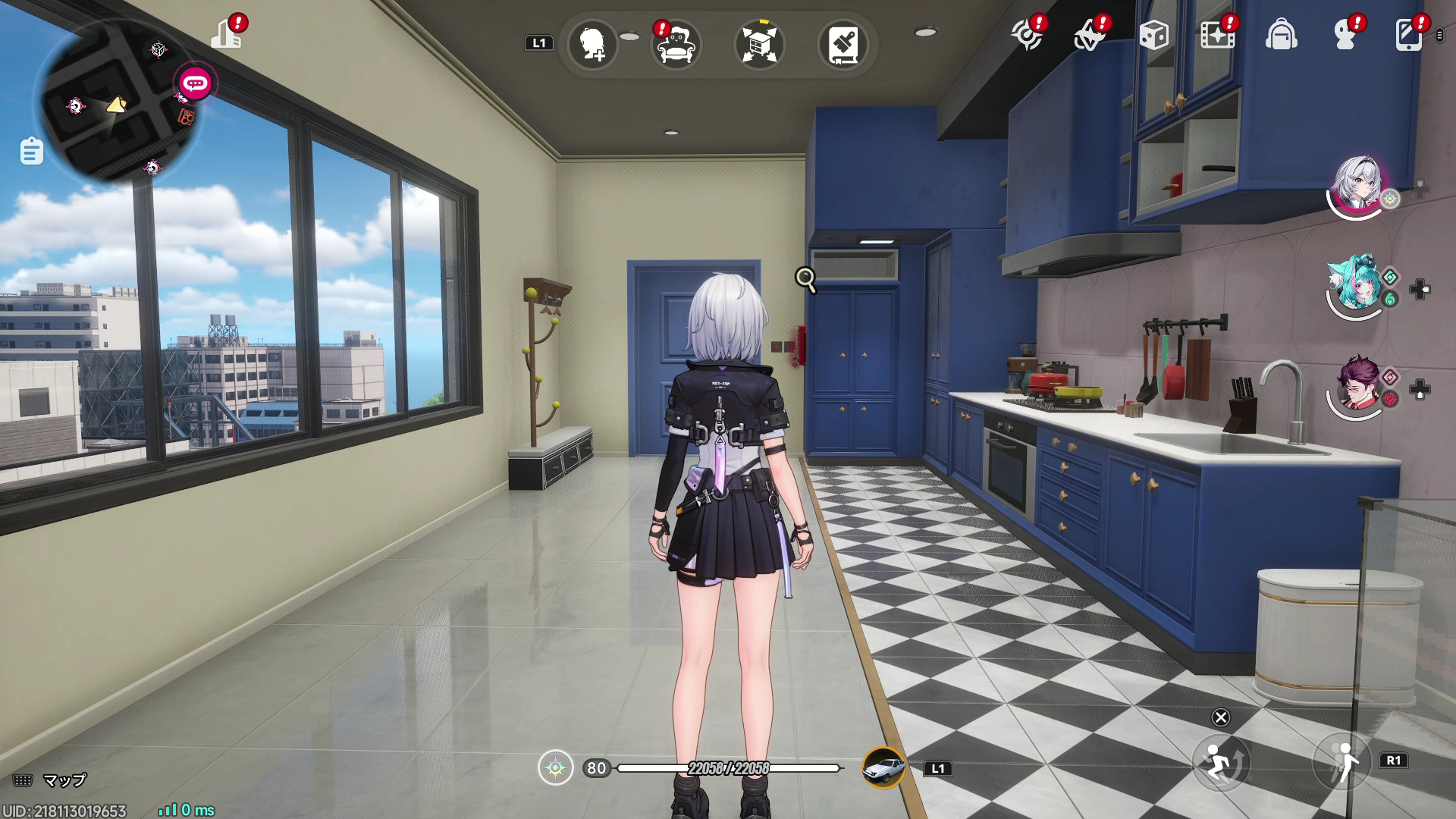Open the armchair furniture menu

coord(676,45)
